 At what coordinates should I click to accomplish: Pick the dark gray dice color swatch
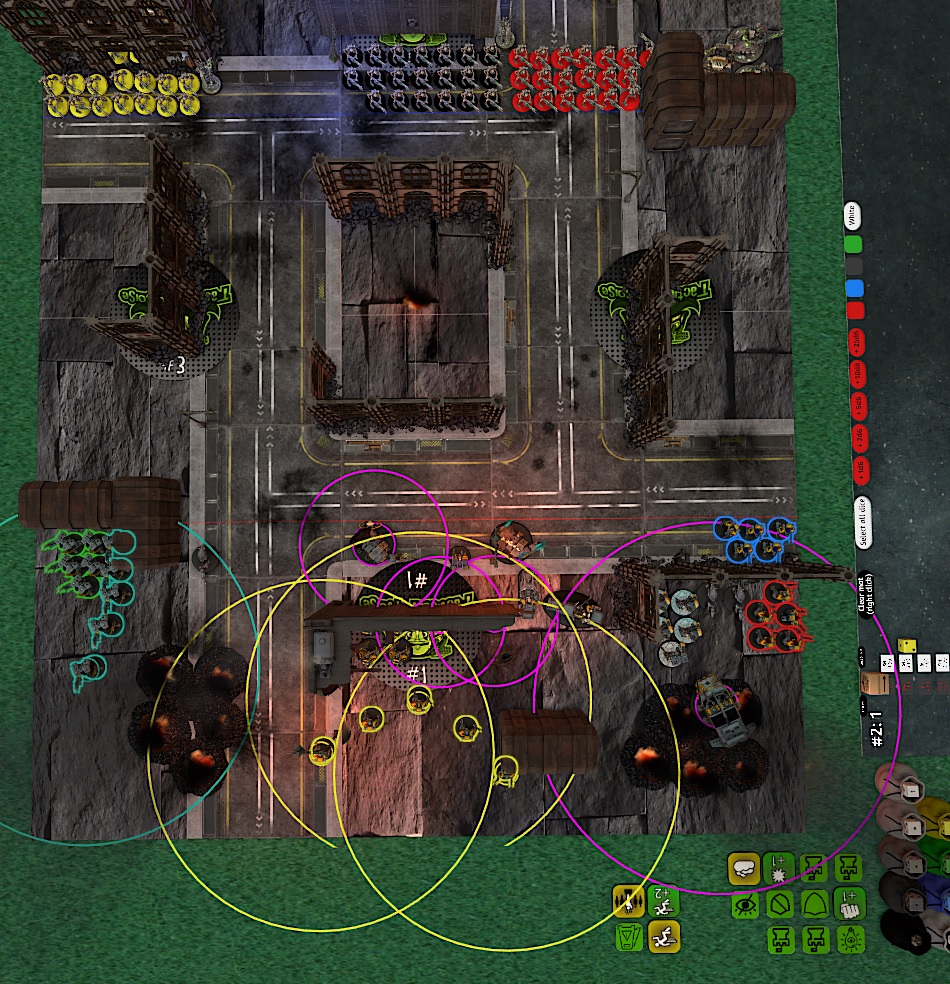click(x=853, y=266)
